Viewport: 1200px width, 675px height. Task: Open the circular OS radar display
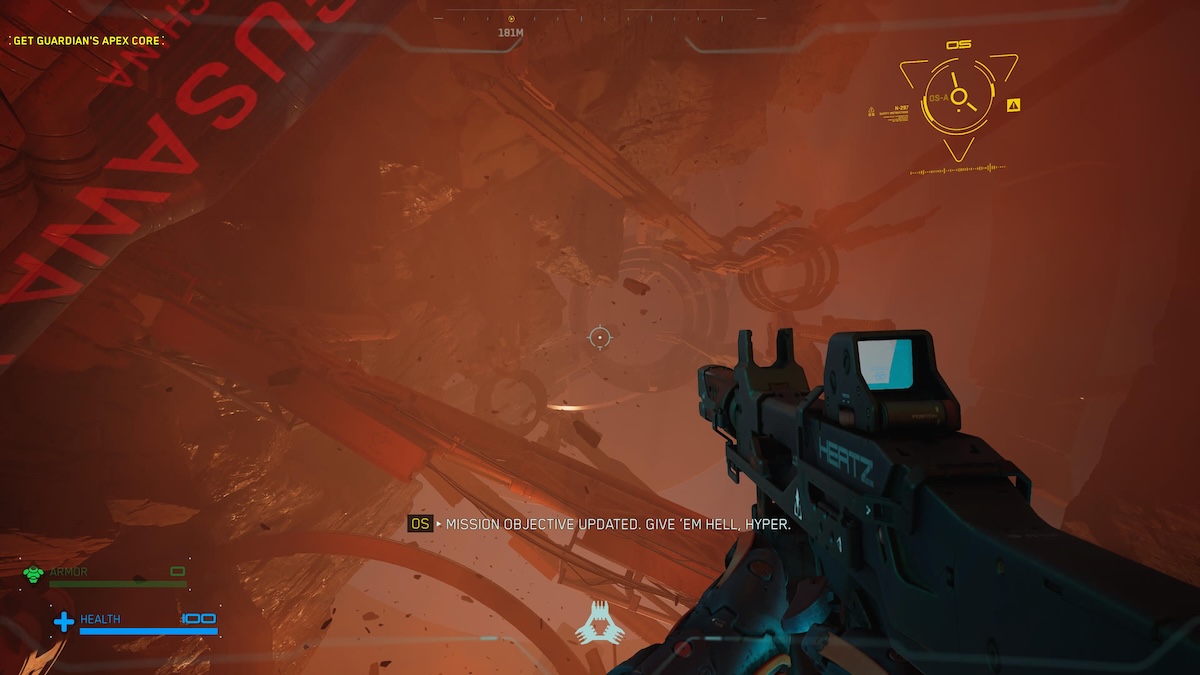(958, 97)
